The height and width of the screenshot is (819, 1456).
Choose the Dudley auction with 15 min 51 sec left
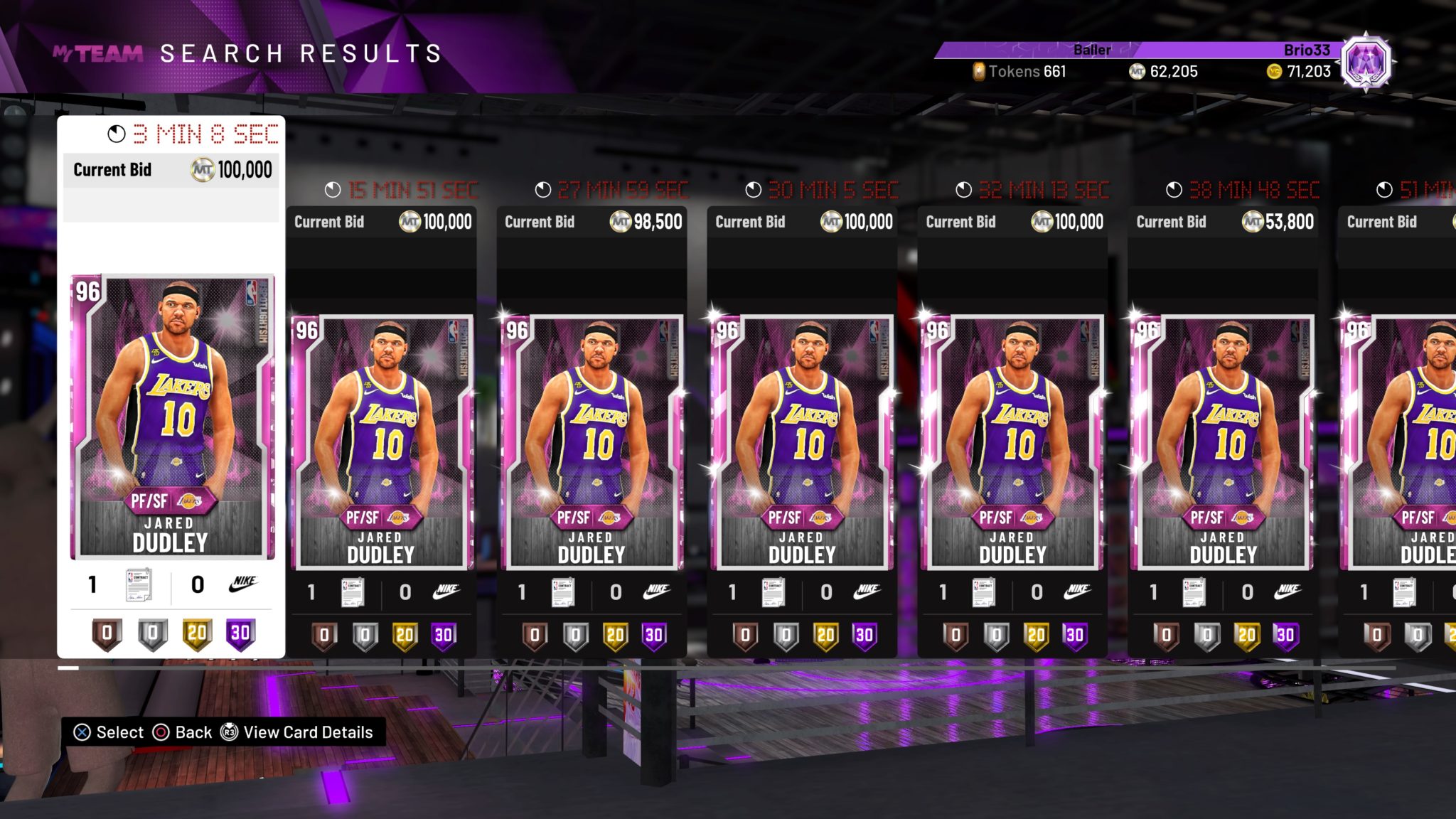click(x=382, y=441)
